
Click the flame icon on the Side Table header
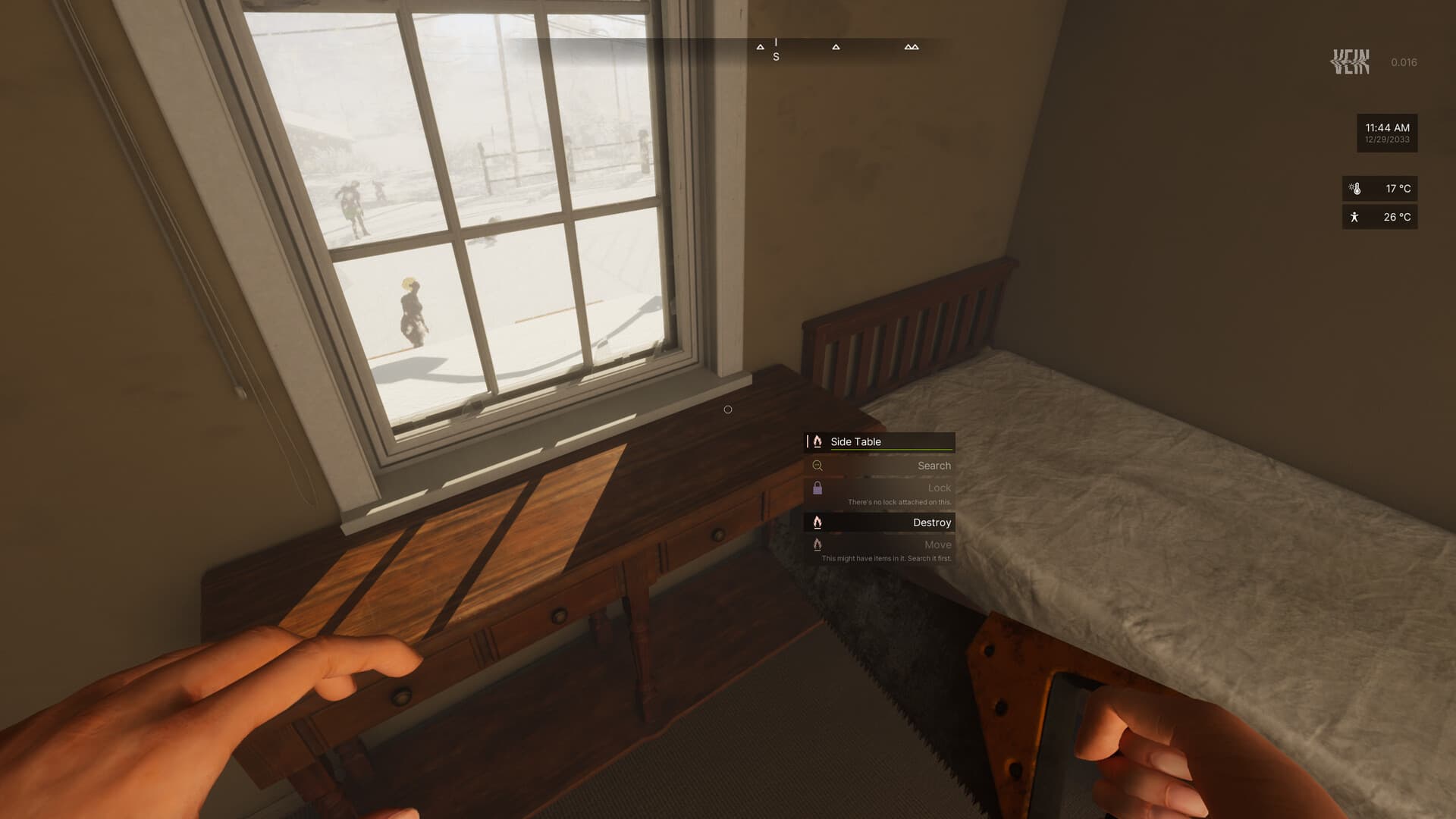pos(817,441)
